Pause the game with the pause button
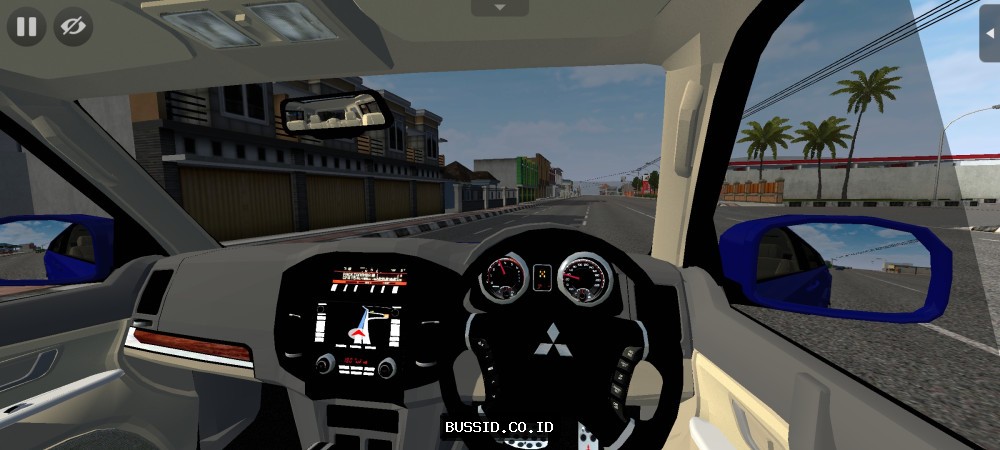 tap(26, 26)
